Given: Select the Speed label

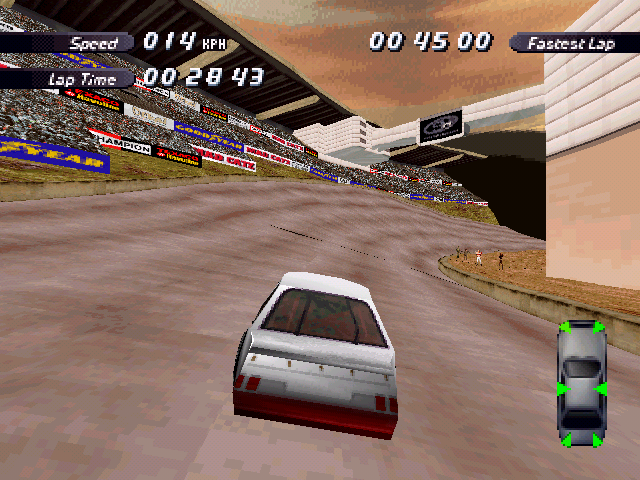Looking at the screenshot, I should 94,43.
